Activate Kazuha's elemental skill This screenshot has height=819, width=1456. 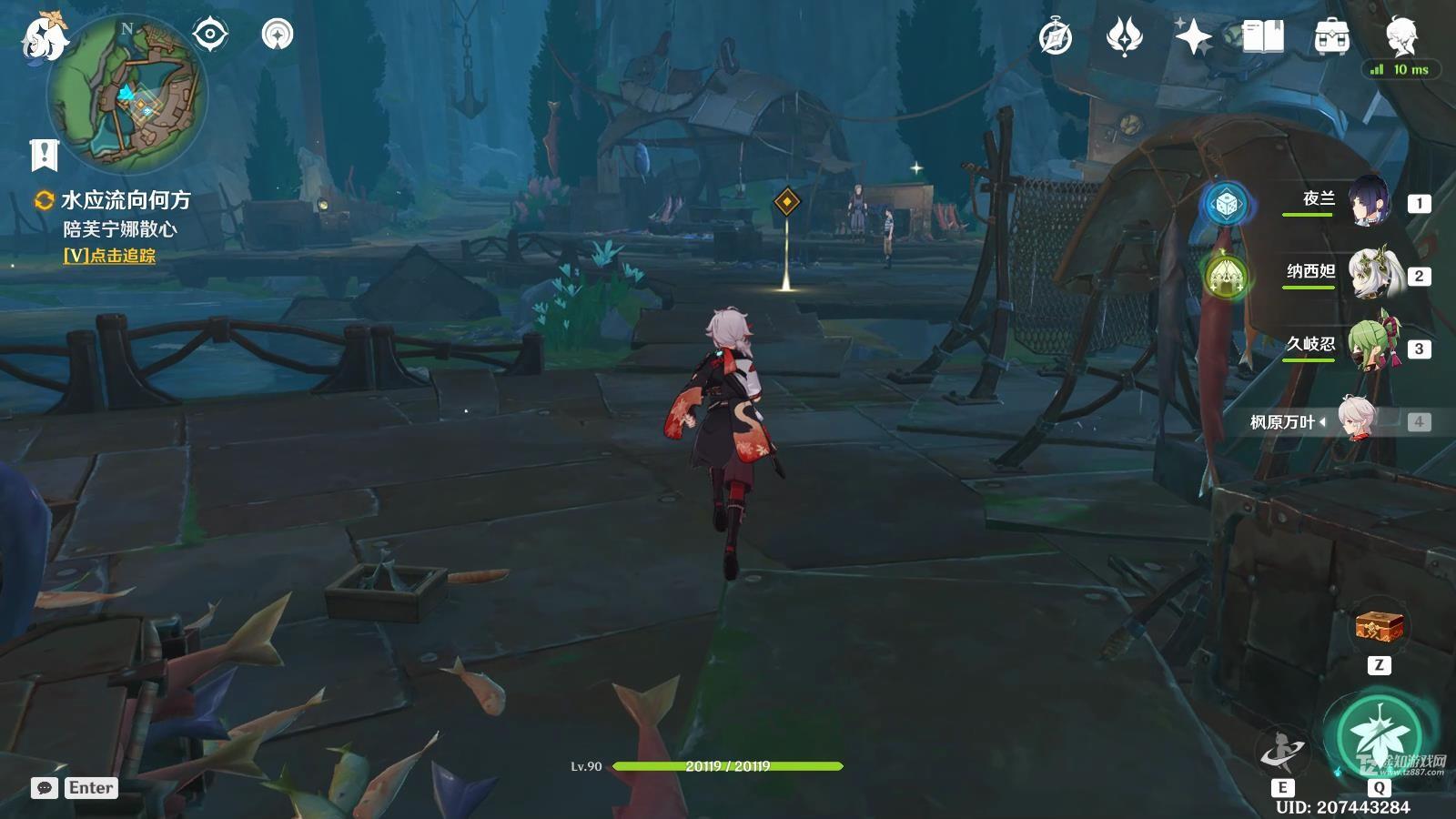1282,752
